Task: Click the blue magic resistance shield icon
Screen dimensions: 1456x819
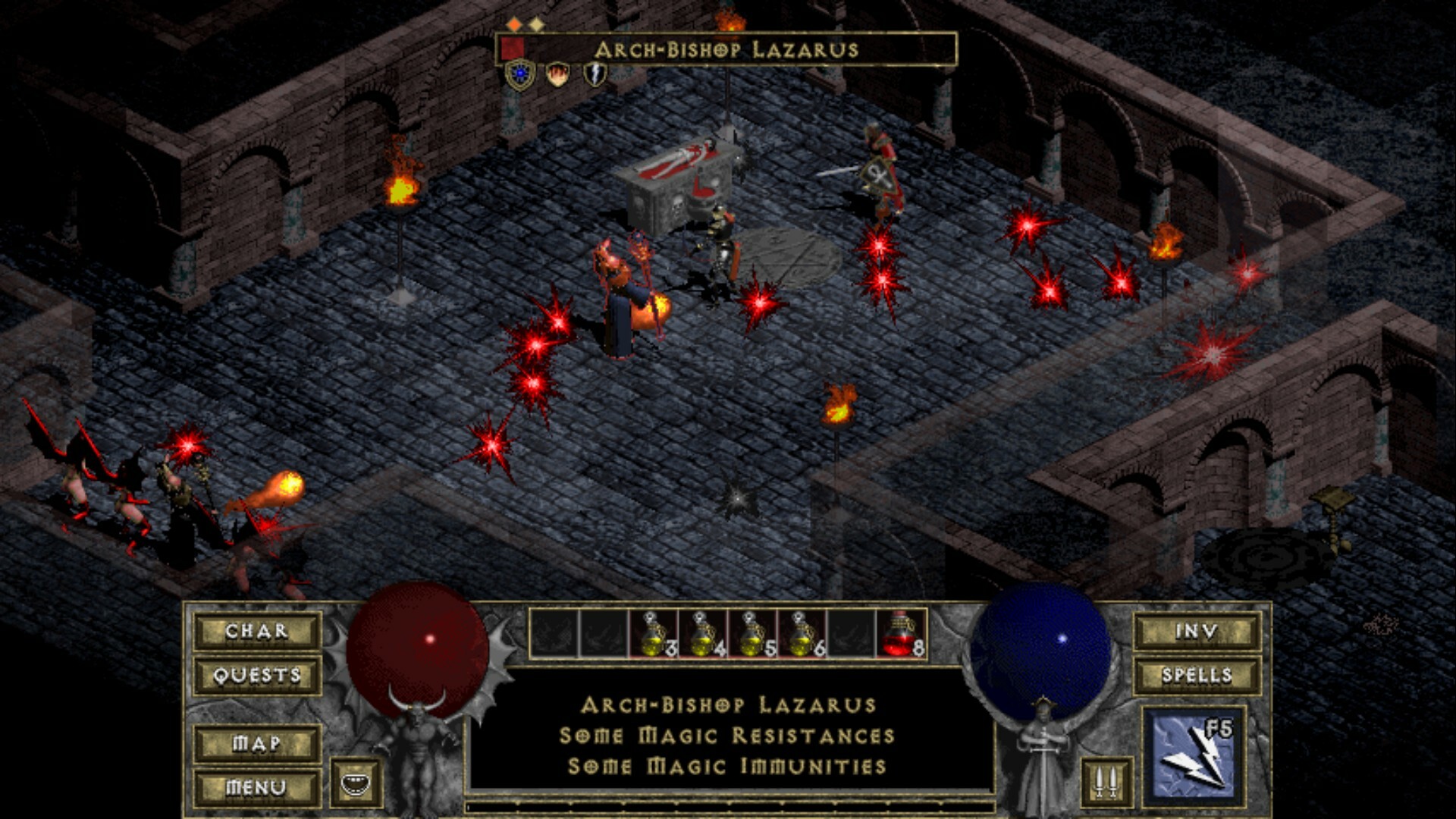Action: point(519,74)
